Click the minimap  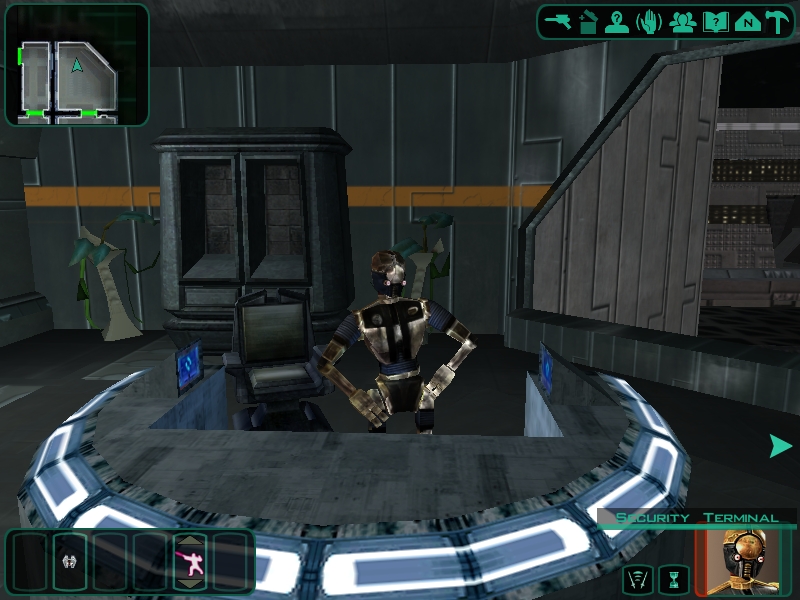[77, 66]
